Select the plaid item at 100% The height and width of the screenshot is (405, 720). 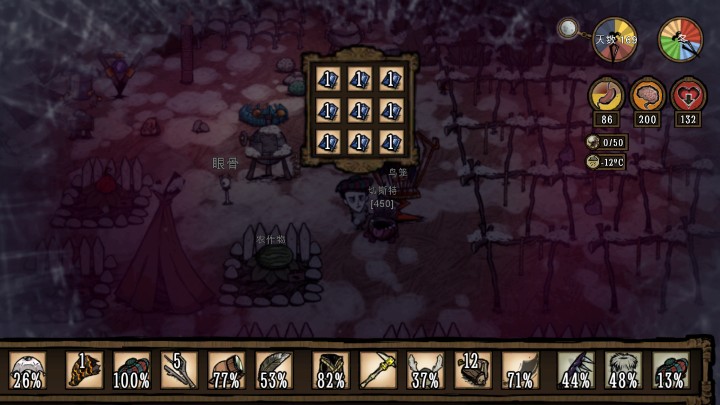click(131, 370)
